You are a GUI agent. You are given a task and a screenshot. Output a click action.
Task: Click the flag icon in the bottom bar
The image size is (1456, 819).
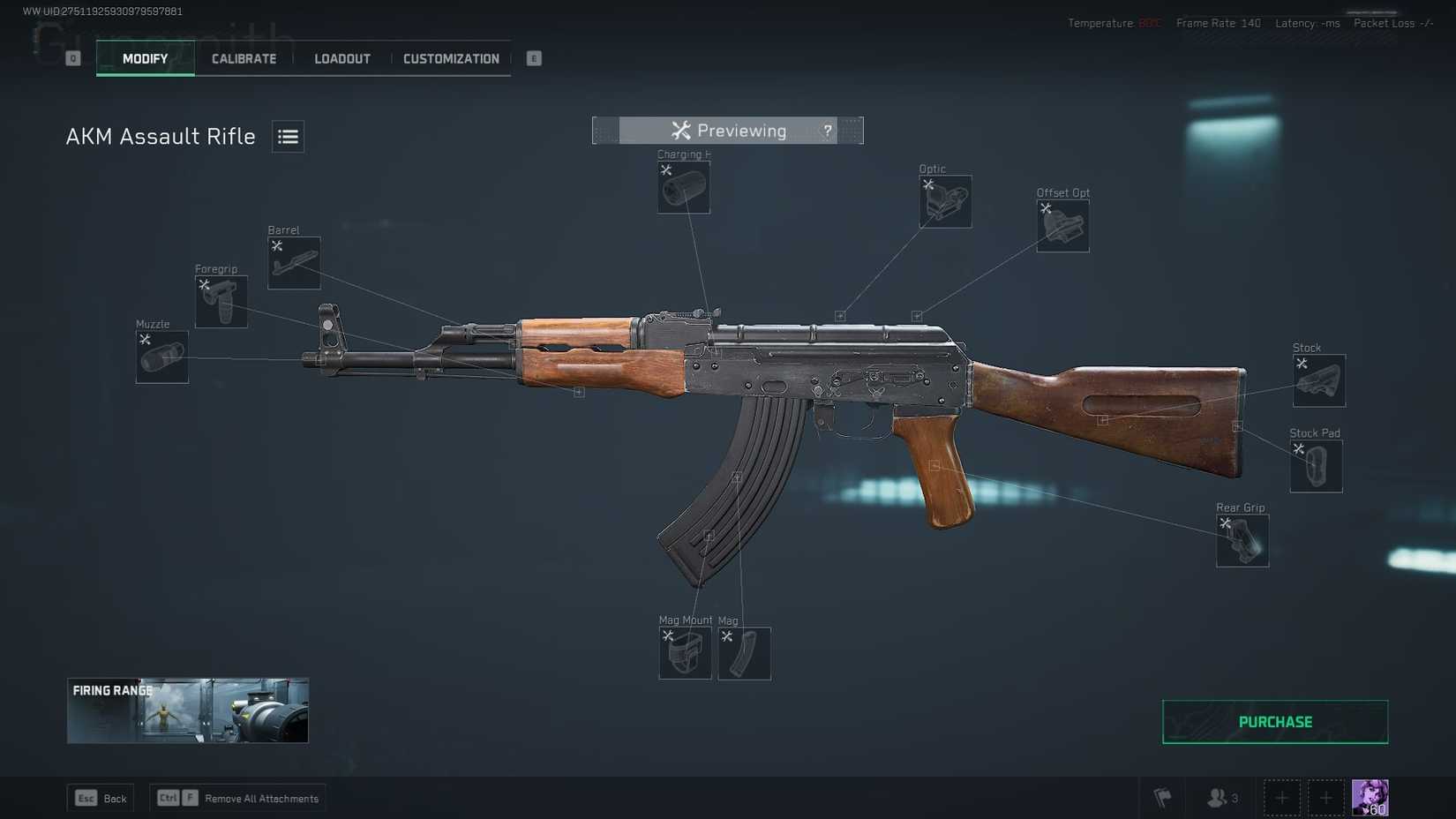[1162, 797]
